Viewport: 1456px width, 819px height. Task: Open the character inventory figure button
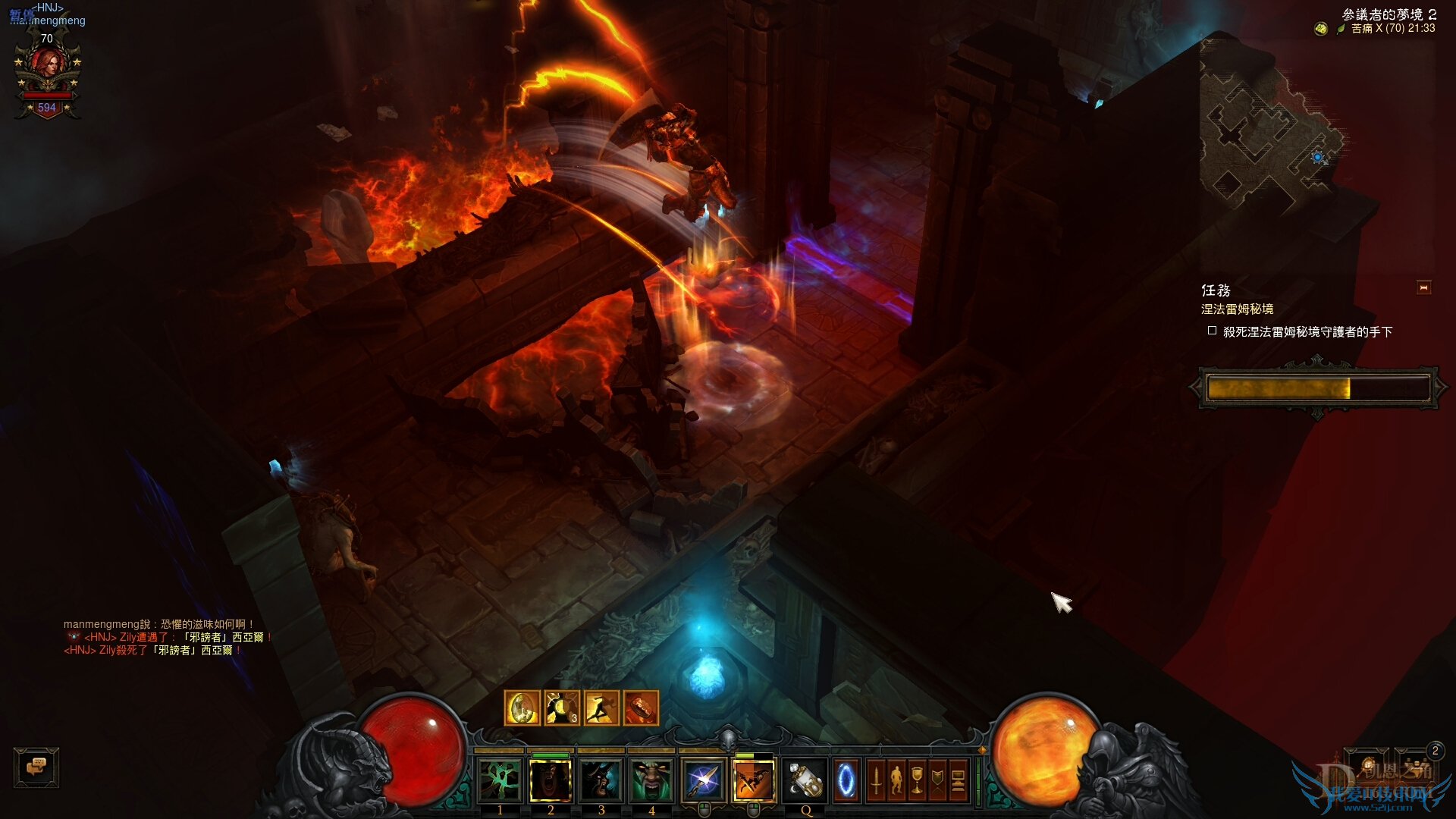pos(896,780)
